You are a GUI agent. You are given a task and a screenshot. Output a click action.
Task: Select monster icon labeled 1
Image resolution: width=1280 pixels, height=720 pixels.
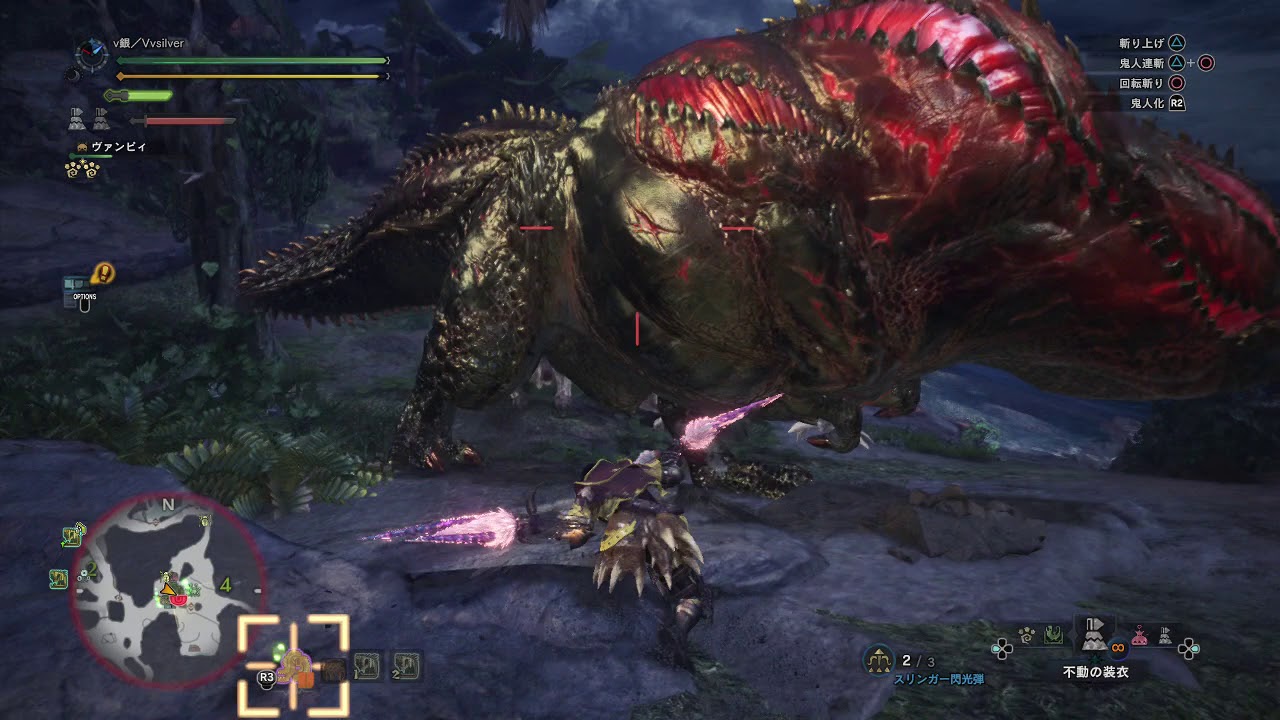pyautogui.click(x=366, y=665)
